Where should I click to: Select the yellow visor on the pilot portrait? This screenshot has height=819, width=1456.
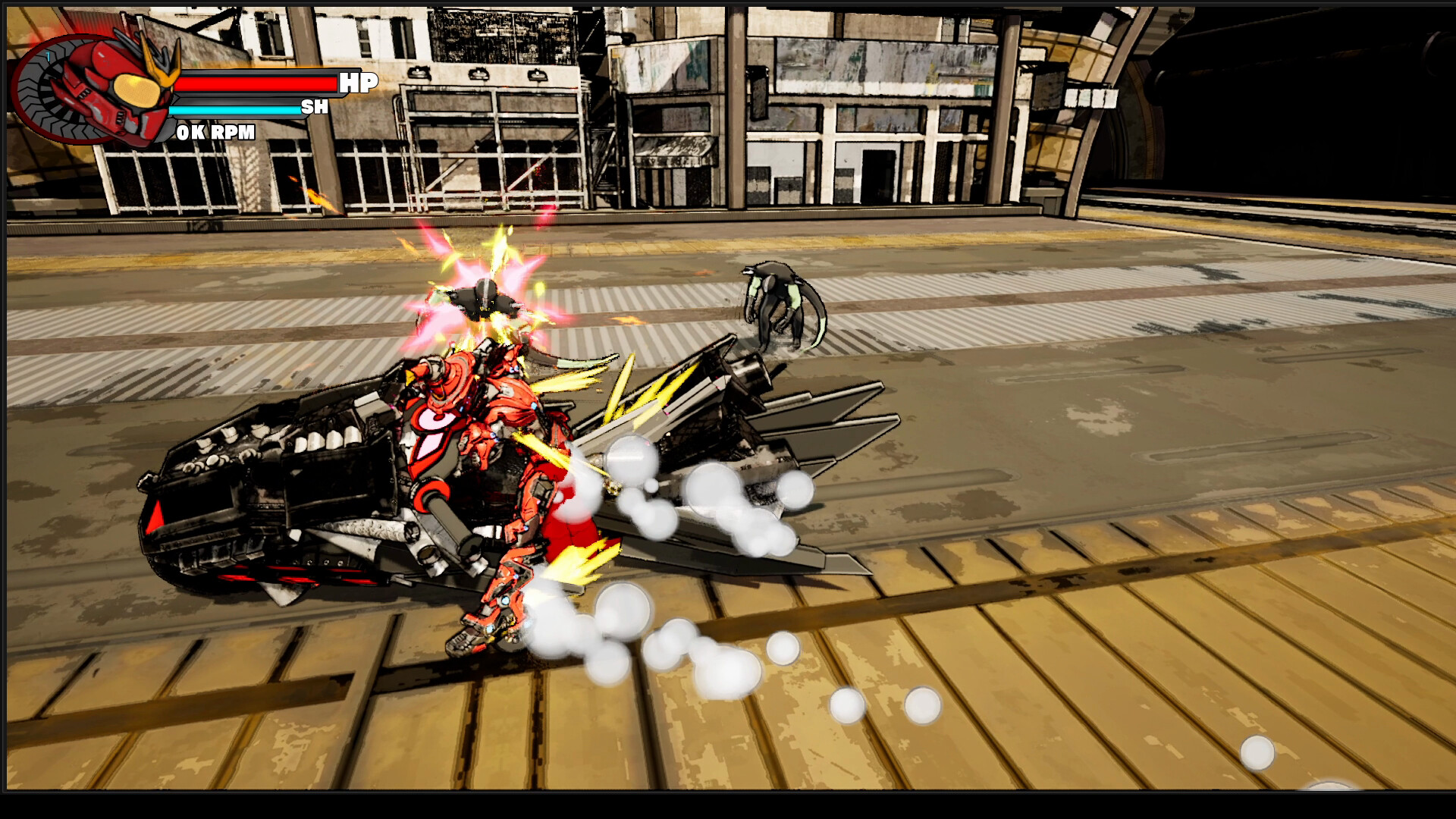pos(136,89)
